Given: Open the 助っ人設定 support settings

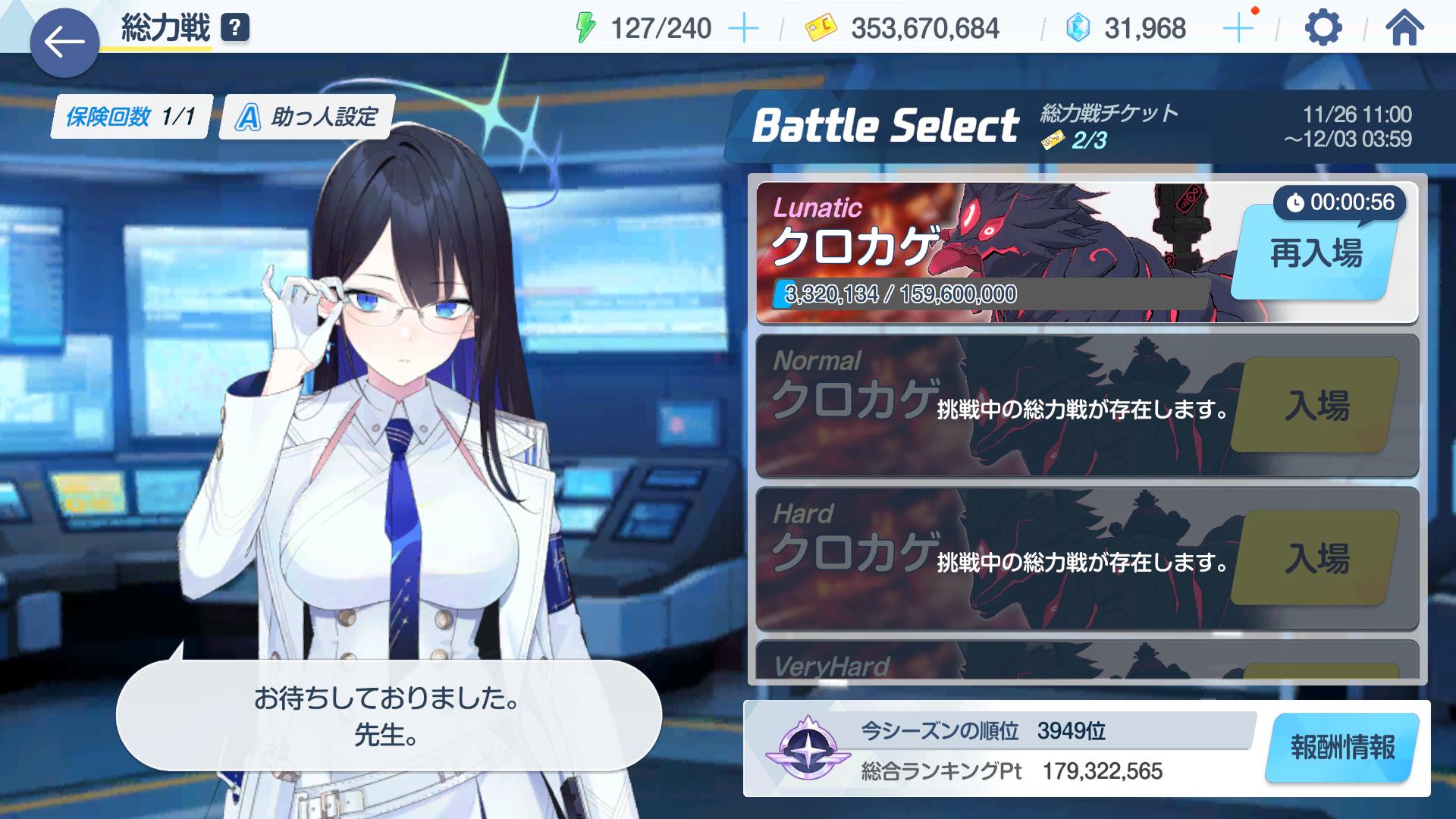Looking at the screenshot, I should pos(307,117).
